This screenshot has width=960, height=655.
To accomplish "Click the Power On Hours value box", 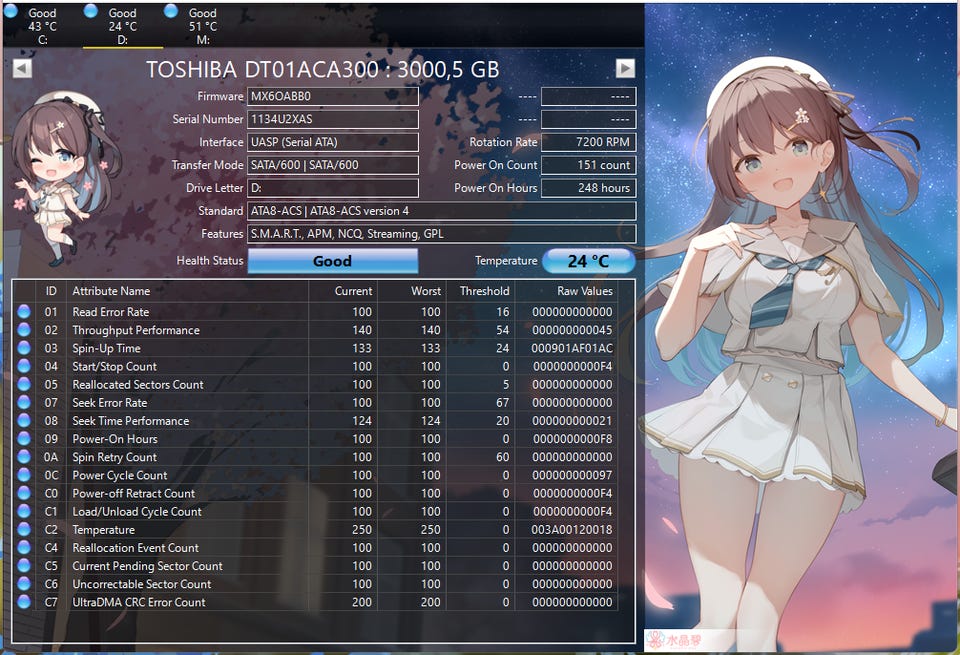I will click(592, 188).
